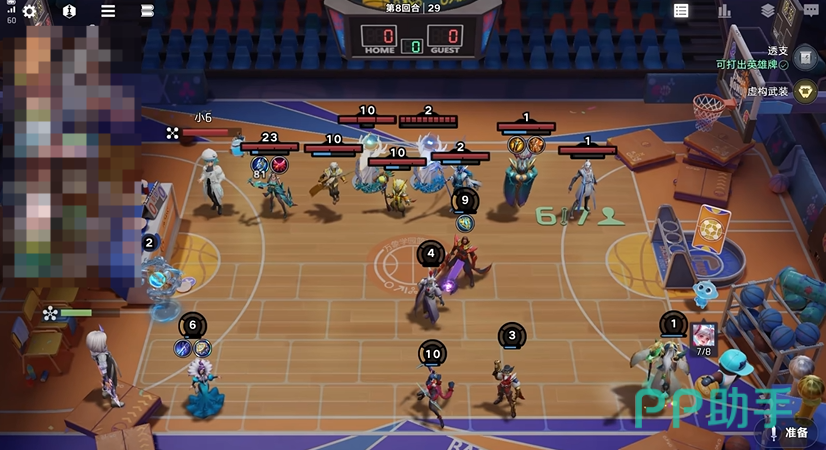Viewport: 826px width, 450px height.
Task: Activate the 透支 overdraft skill
Action: [806, 57]
